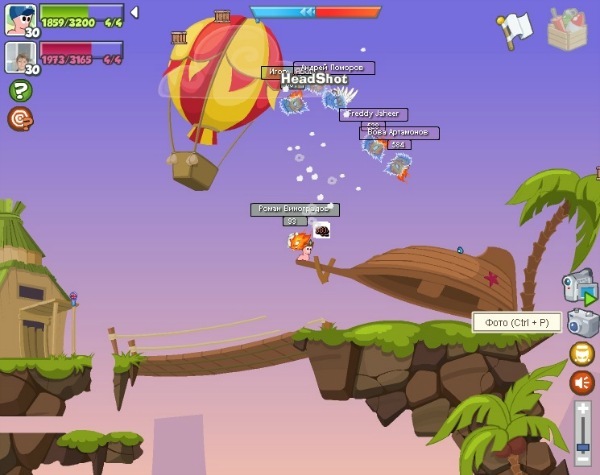Click the white surrender flag icon

click(x=515, y=28)
